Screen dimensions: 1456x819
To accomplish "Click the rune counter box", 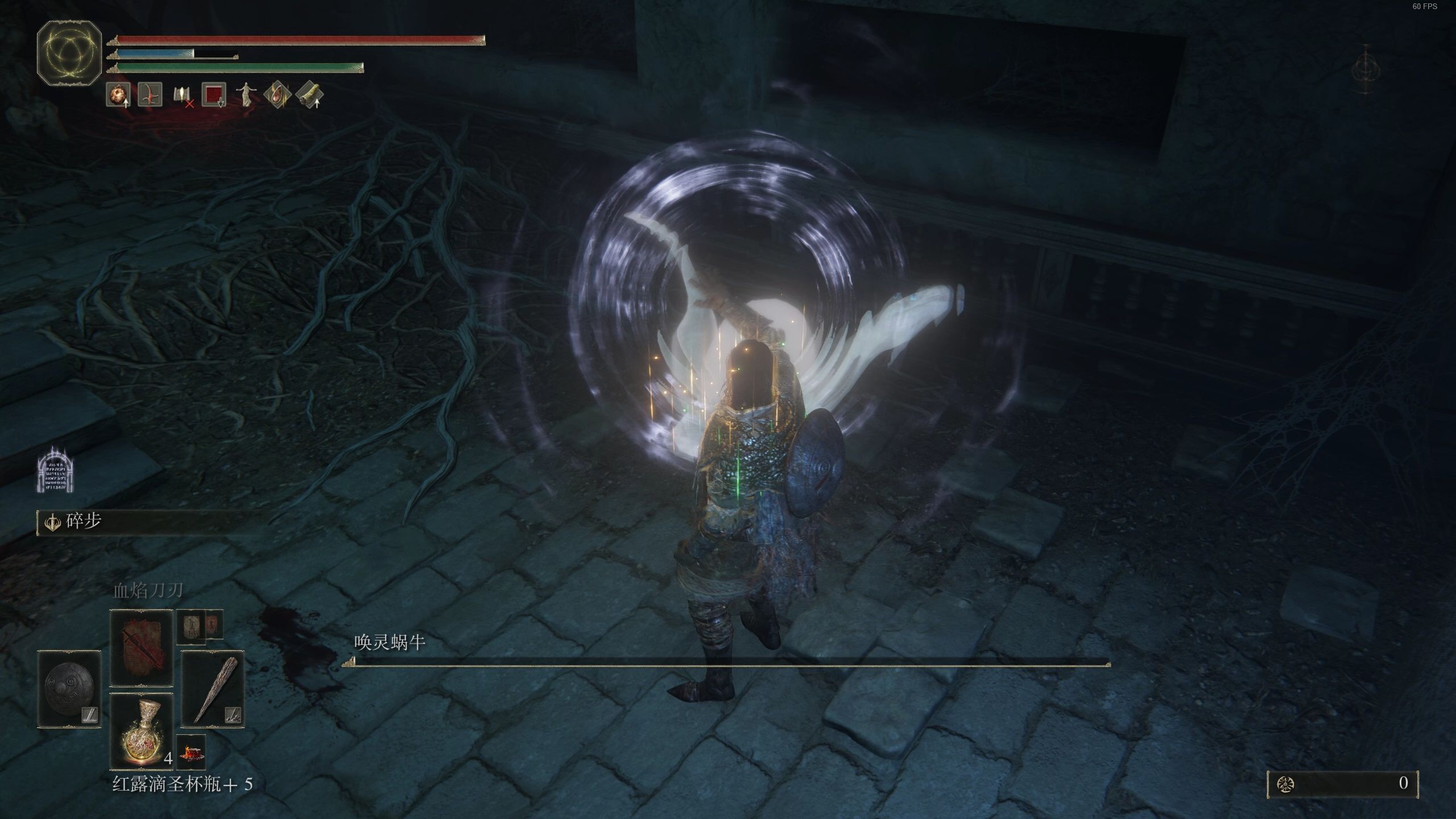I will (1343, 784).
